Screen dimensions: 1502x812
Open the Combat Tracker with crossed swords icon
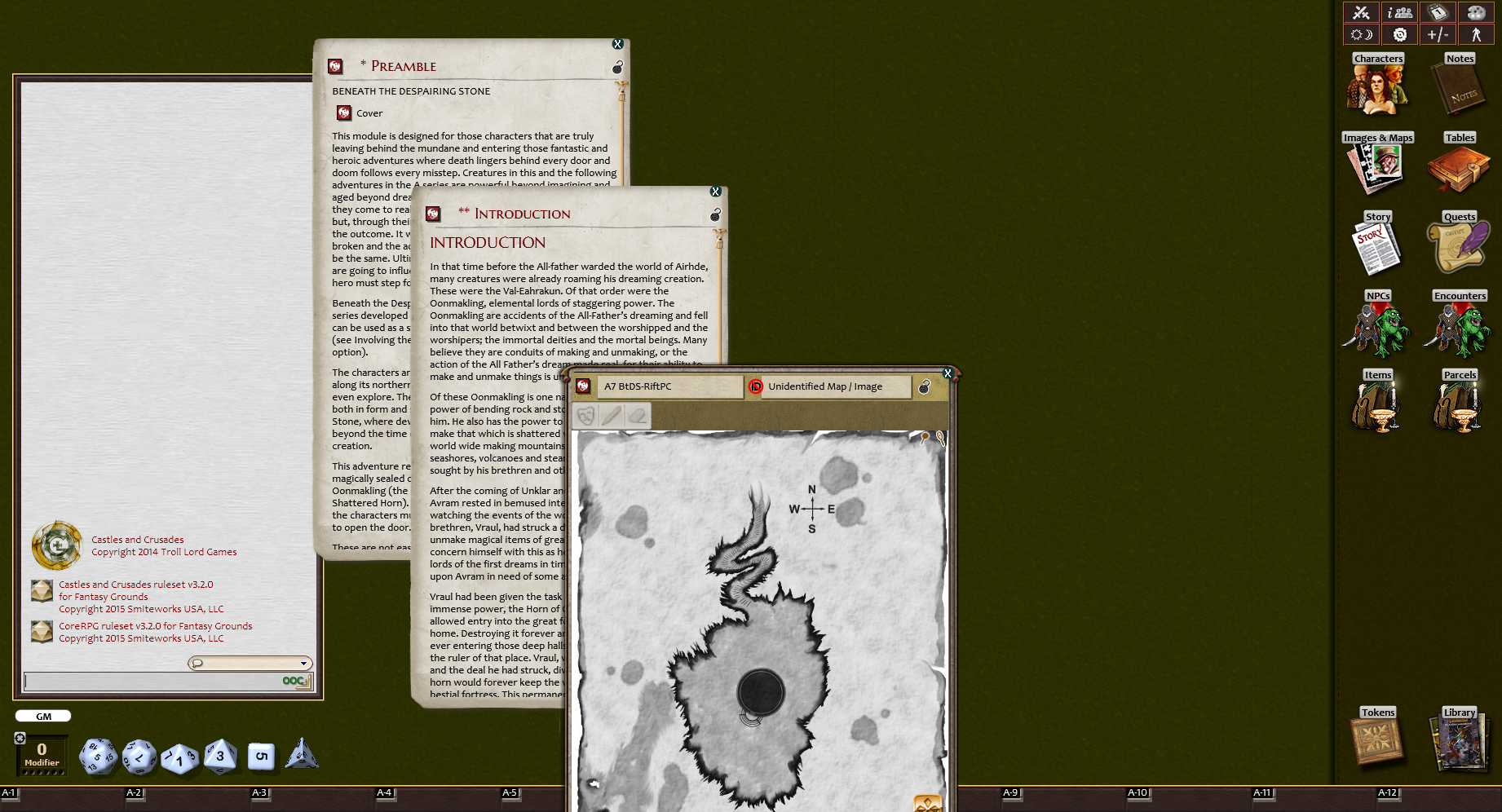(1360, 12)
